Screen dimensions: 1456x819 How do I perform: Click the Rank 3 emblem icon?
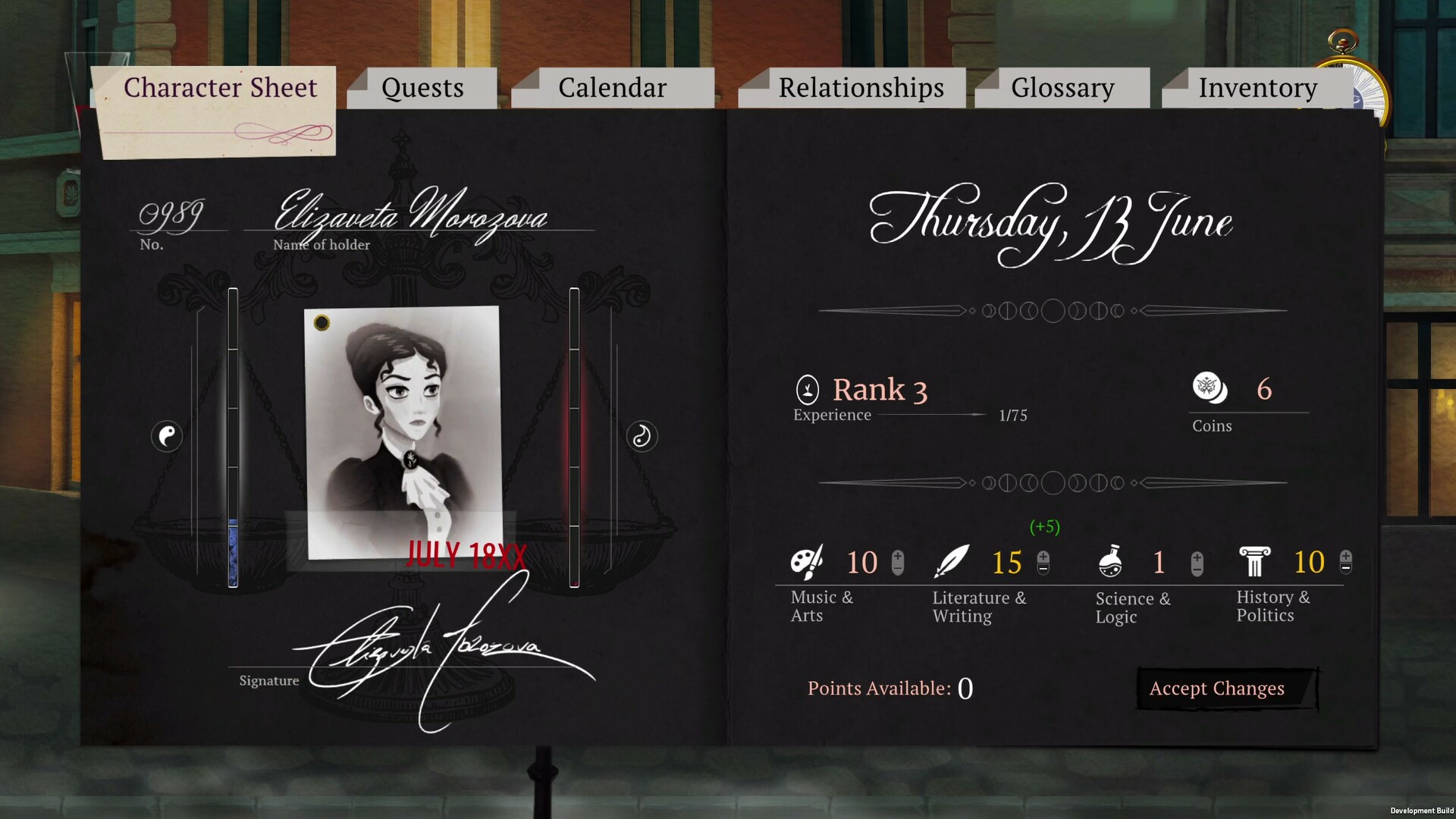pyautogui.click(x=807, y=390)
